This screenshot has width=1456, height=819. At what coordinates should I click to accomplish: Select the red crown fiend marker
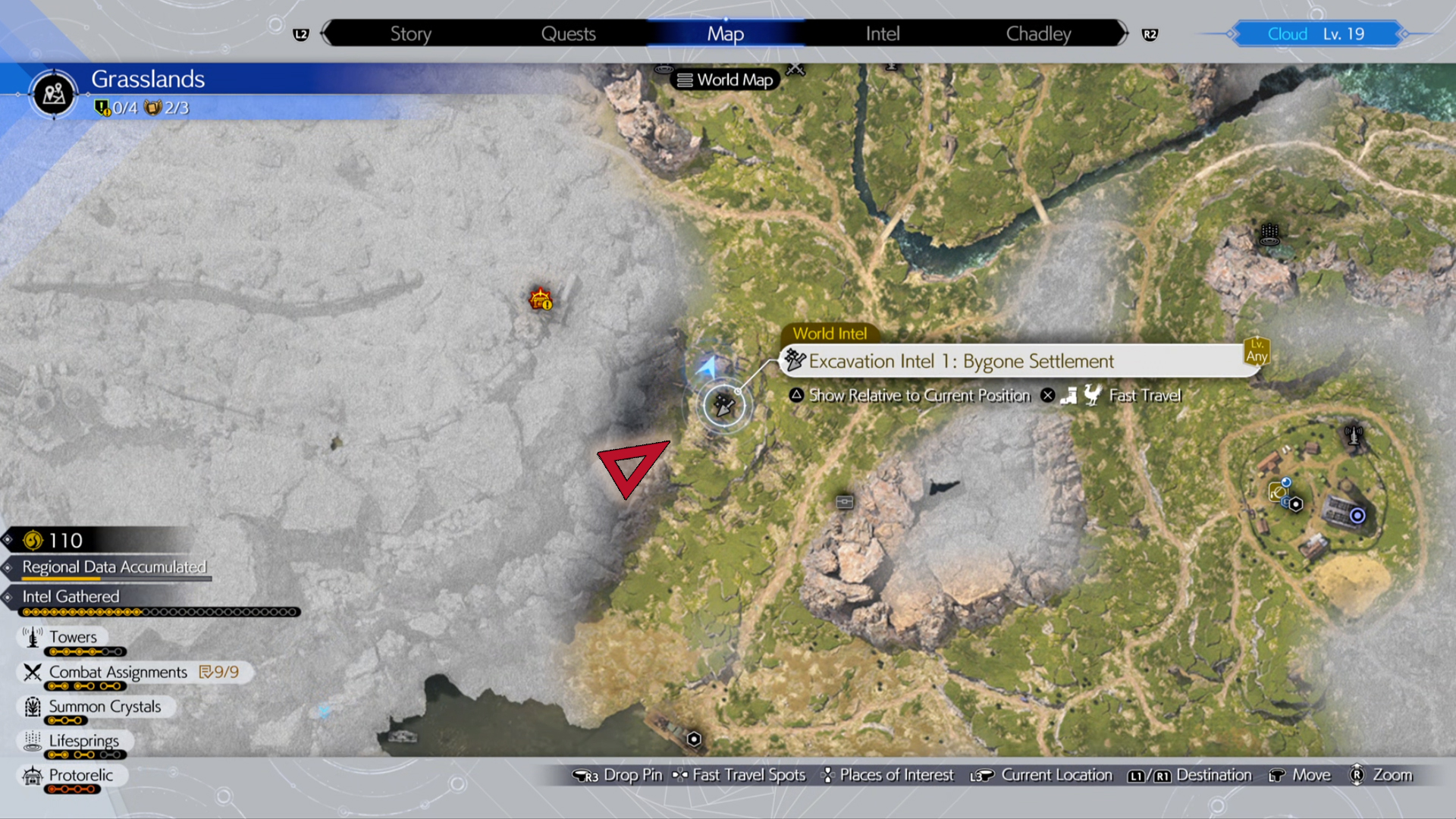pos(541,299)
